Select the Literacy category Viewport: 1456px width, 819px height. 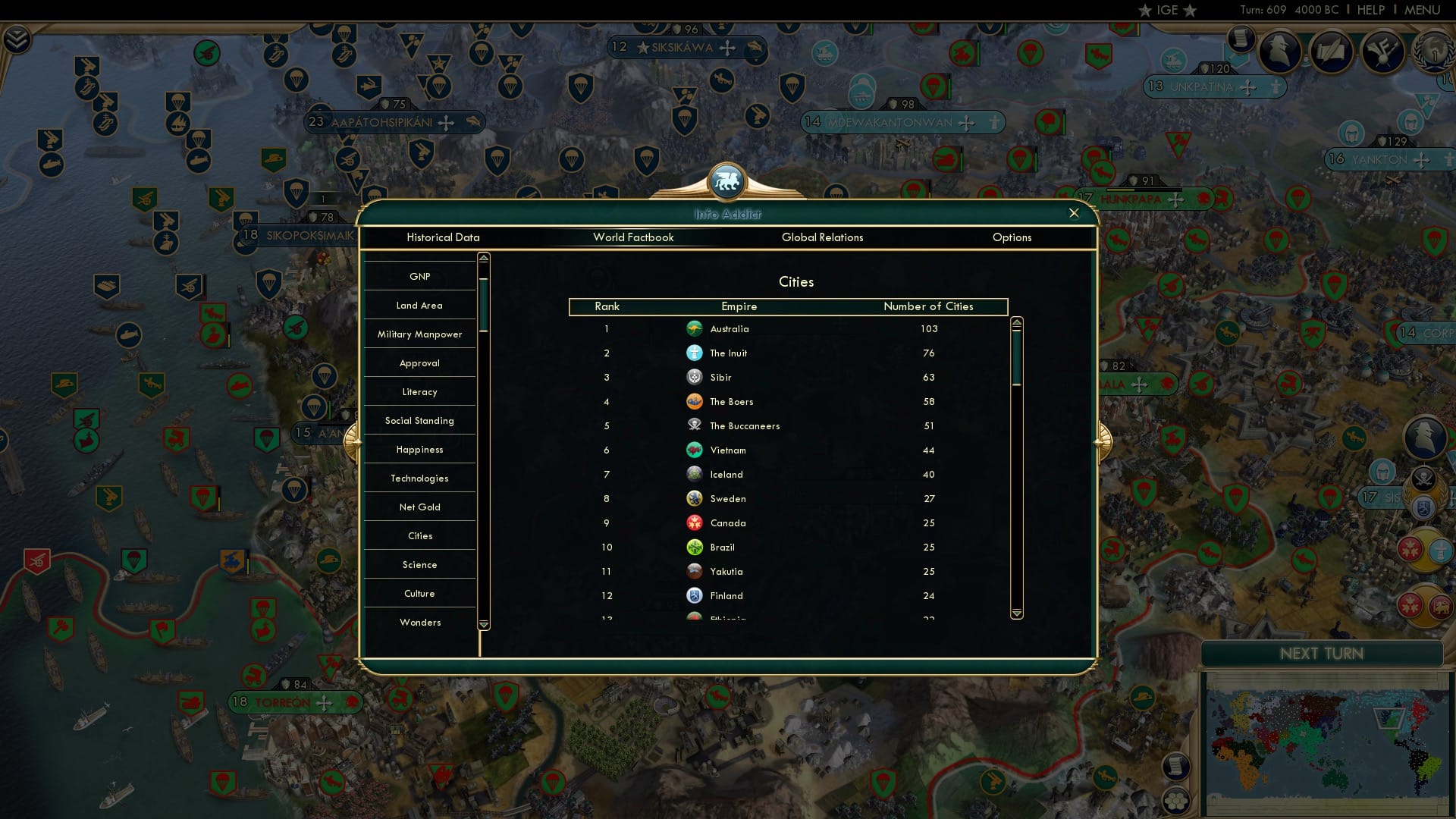point(419,391)
